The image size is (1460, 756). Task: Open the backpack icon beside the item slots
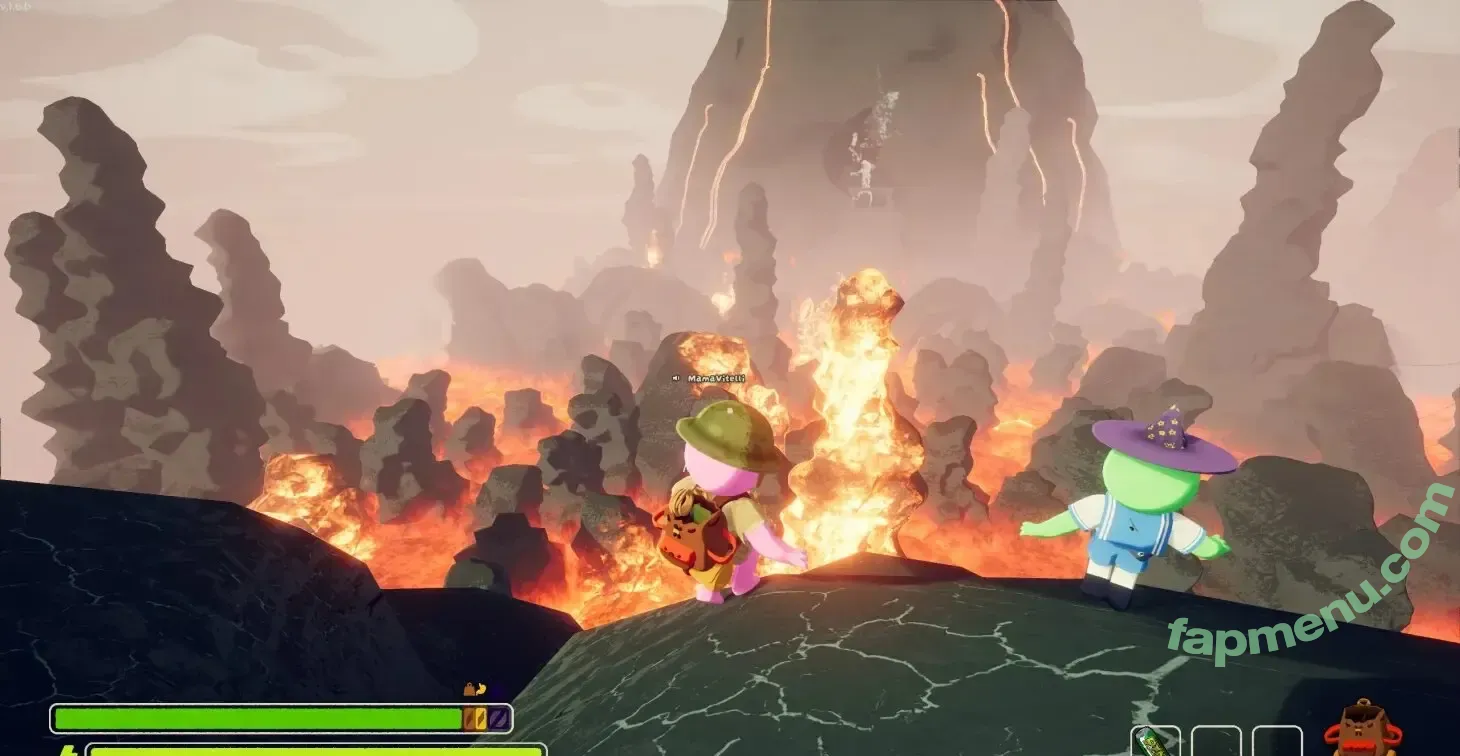point(1362,729)
